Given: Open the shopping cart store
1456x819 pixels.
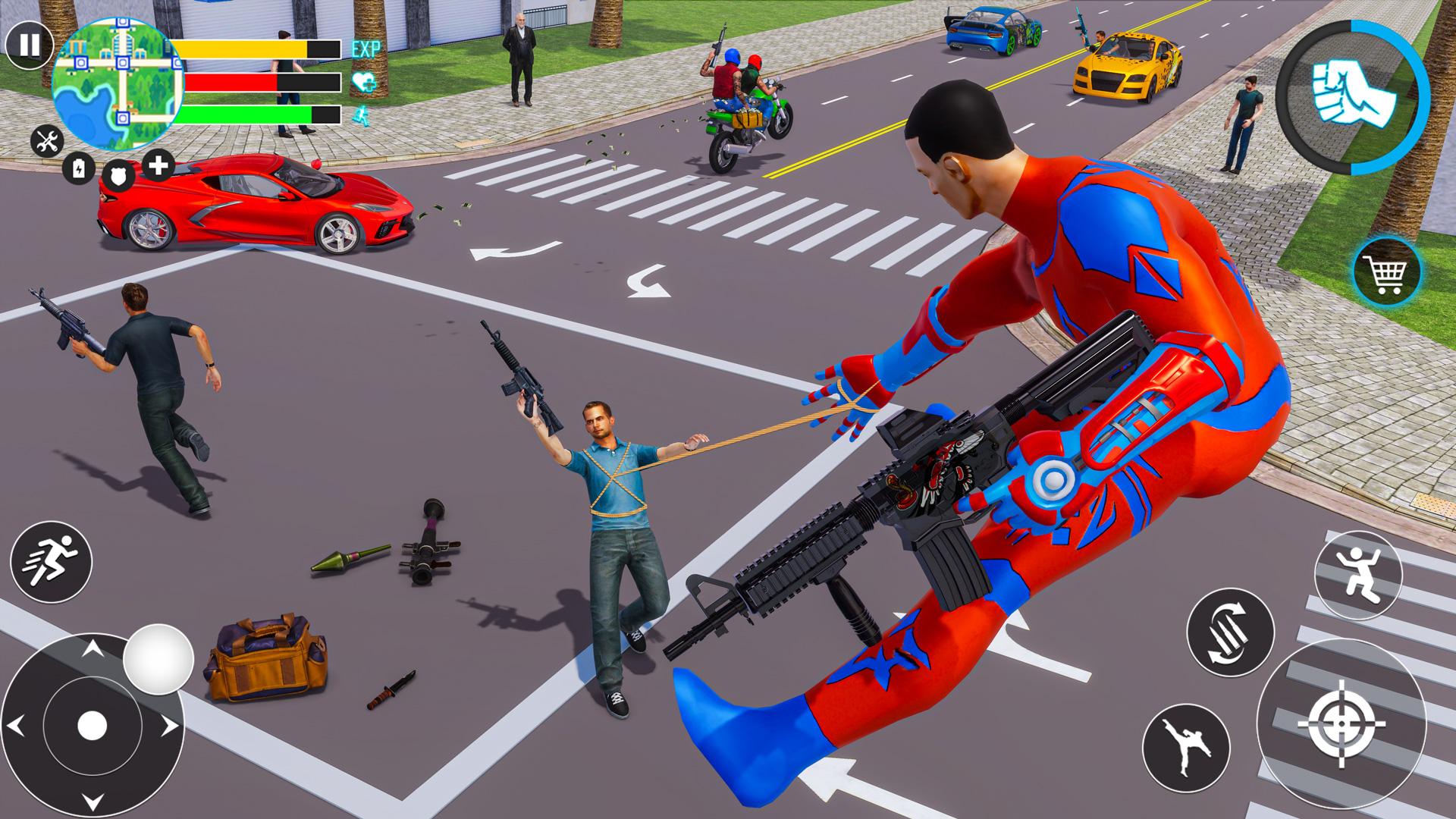Looking at the screenshot, I should (1387, 271).
